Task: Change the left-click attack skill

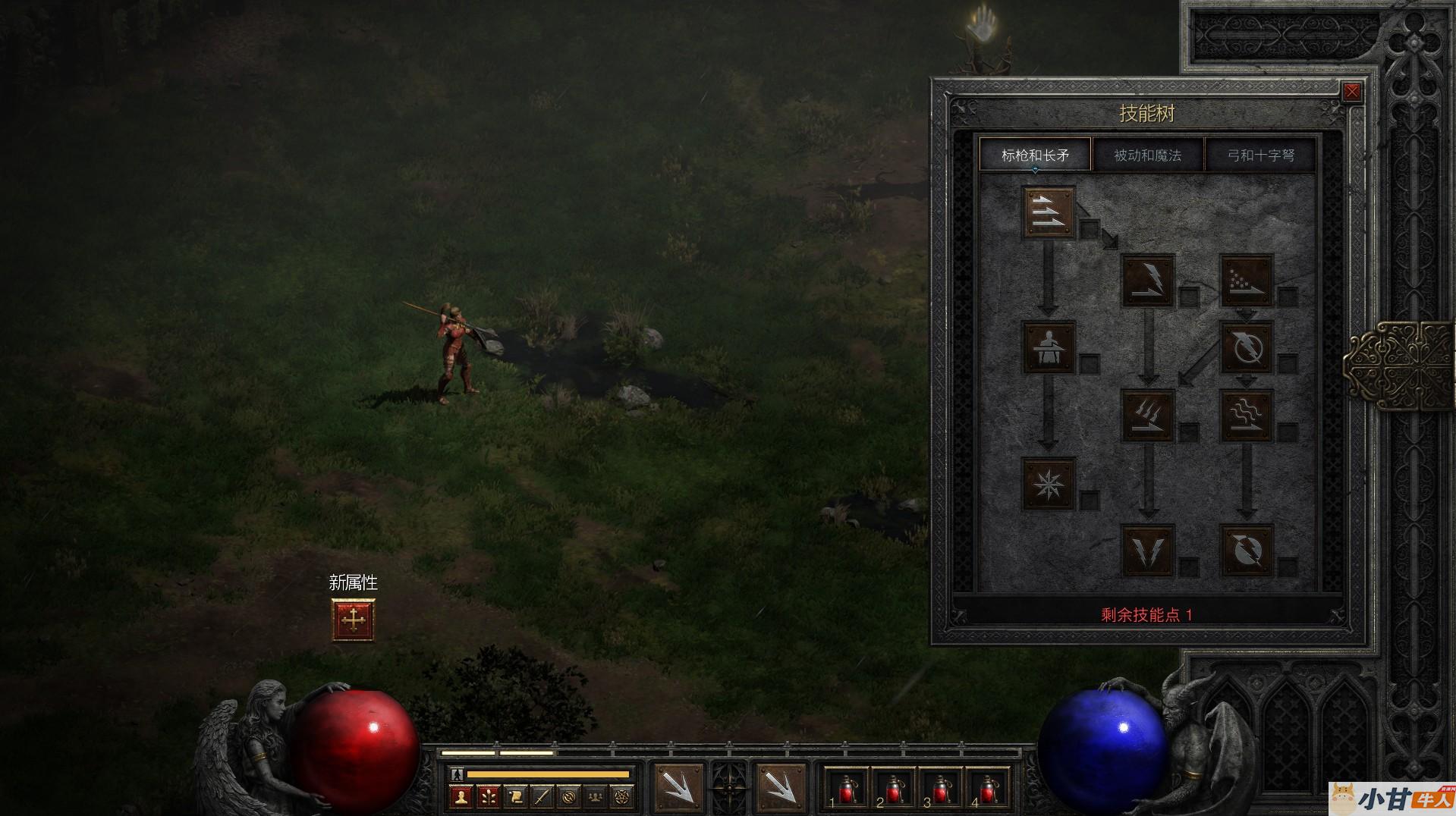Action: point(678,788)
